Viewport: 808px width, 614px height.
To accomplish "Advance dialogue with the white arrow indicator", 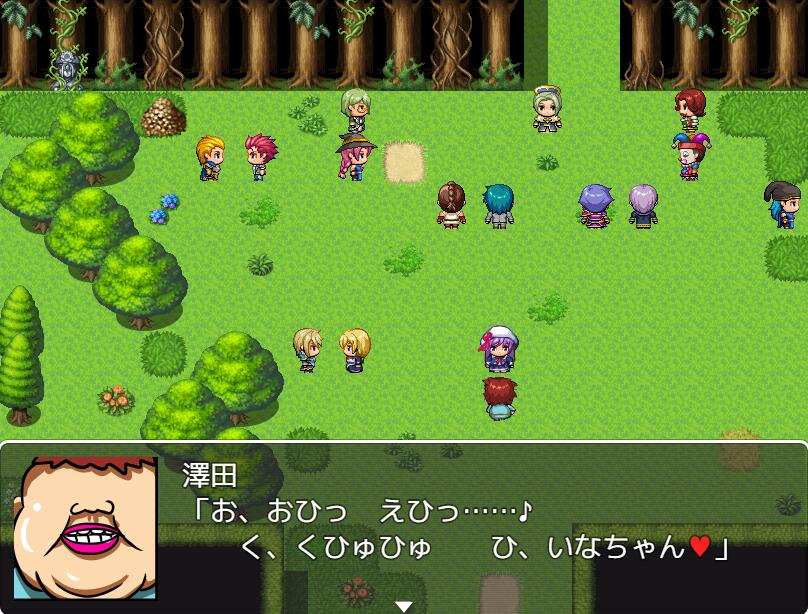I will 403,605.
